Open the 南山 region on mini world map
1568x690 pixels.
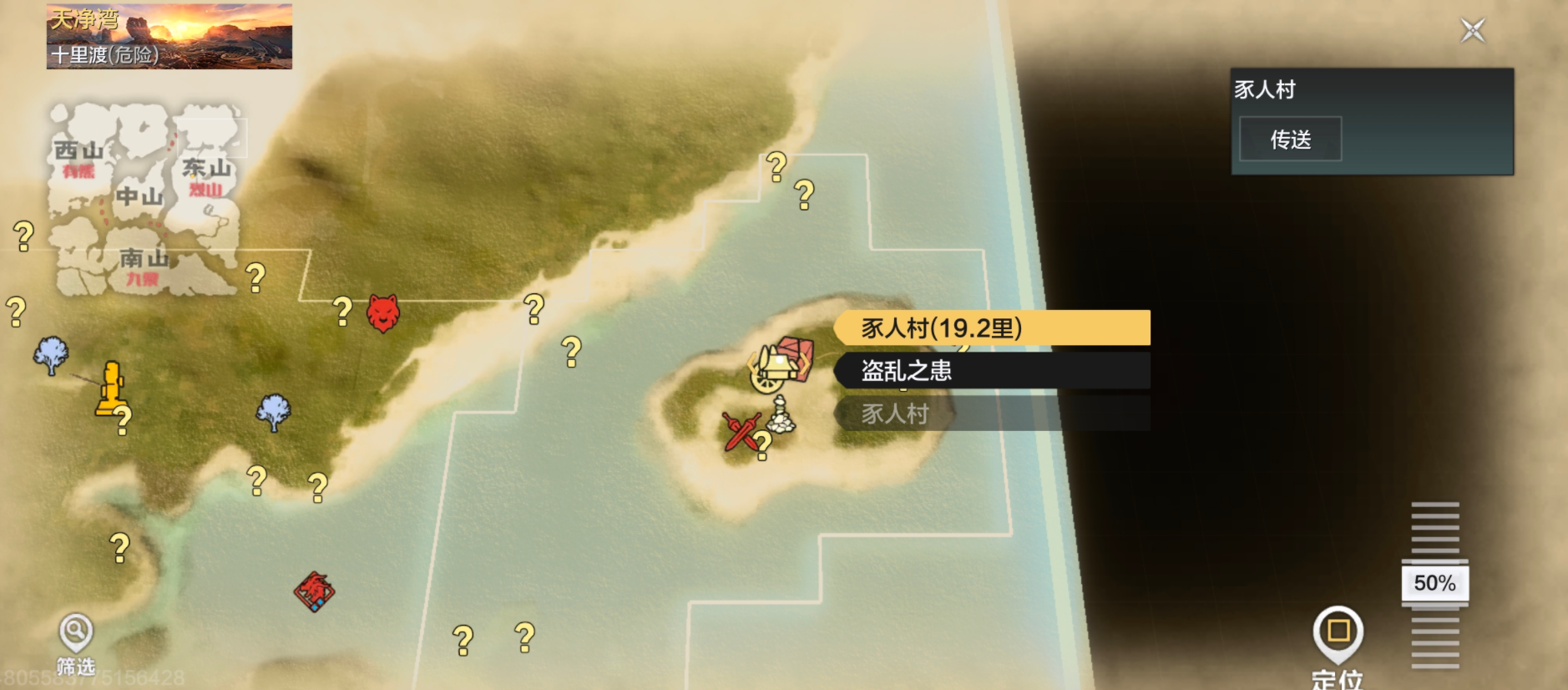point(144,259)
